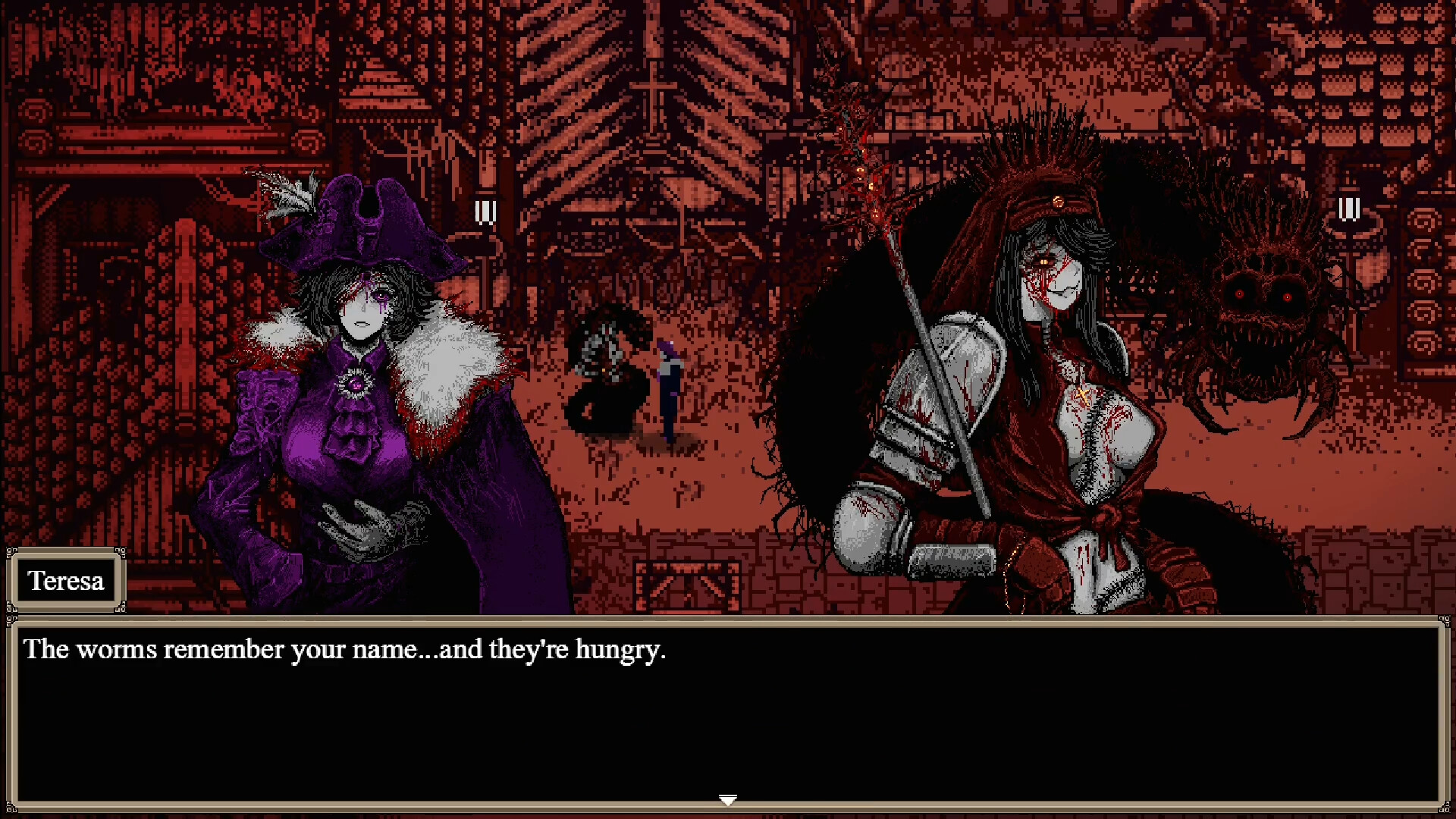The height and width of the screenshot is (819, 1456).
Task: Click the downward continue arrow to advance dialogue
Action: (727, 799)
